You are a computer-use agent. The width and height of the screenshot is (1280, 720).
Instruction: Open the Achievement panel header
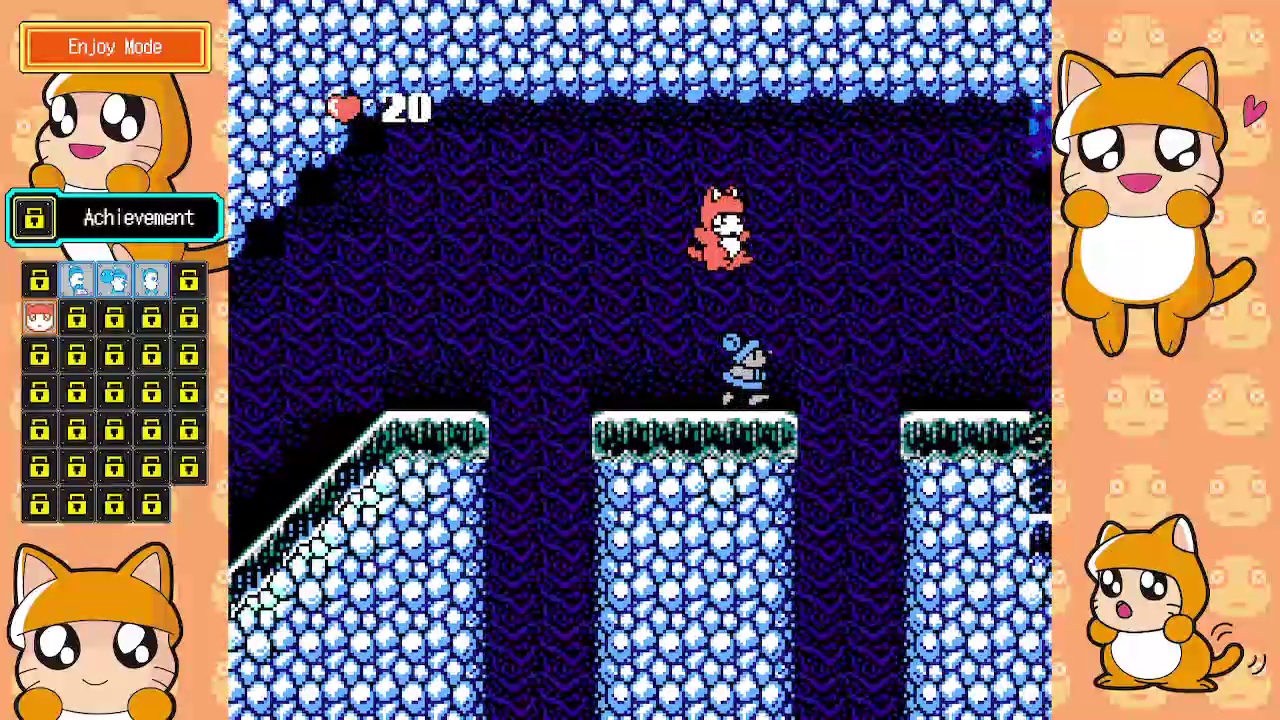point(138,218)
